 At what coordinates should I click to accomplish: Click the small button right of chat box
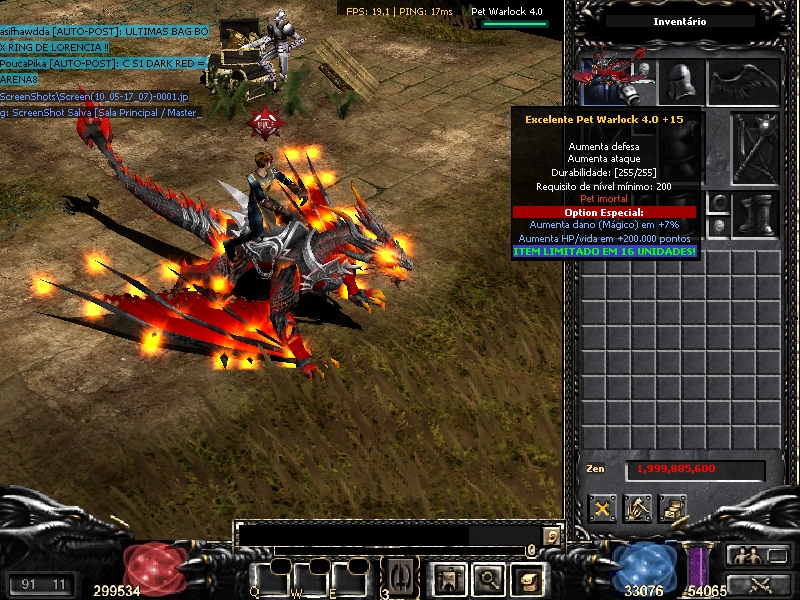tap(551, 536)
